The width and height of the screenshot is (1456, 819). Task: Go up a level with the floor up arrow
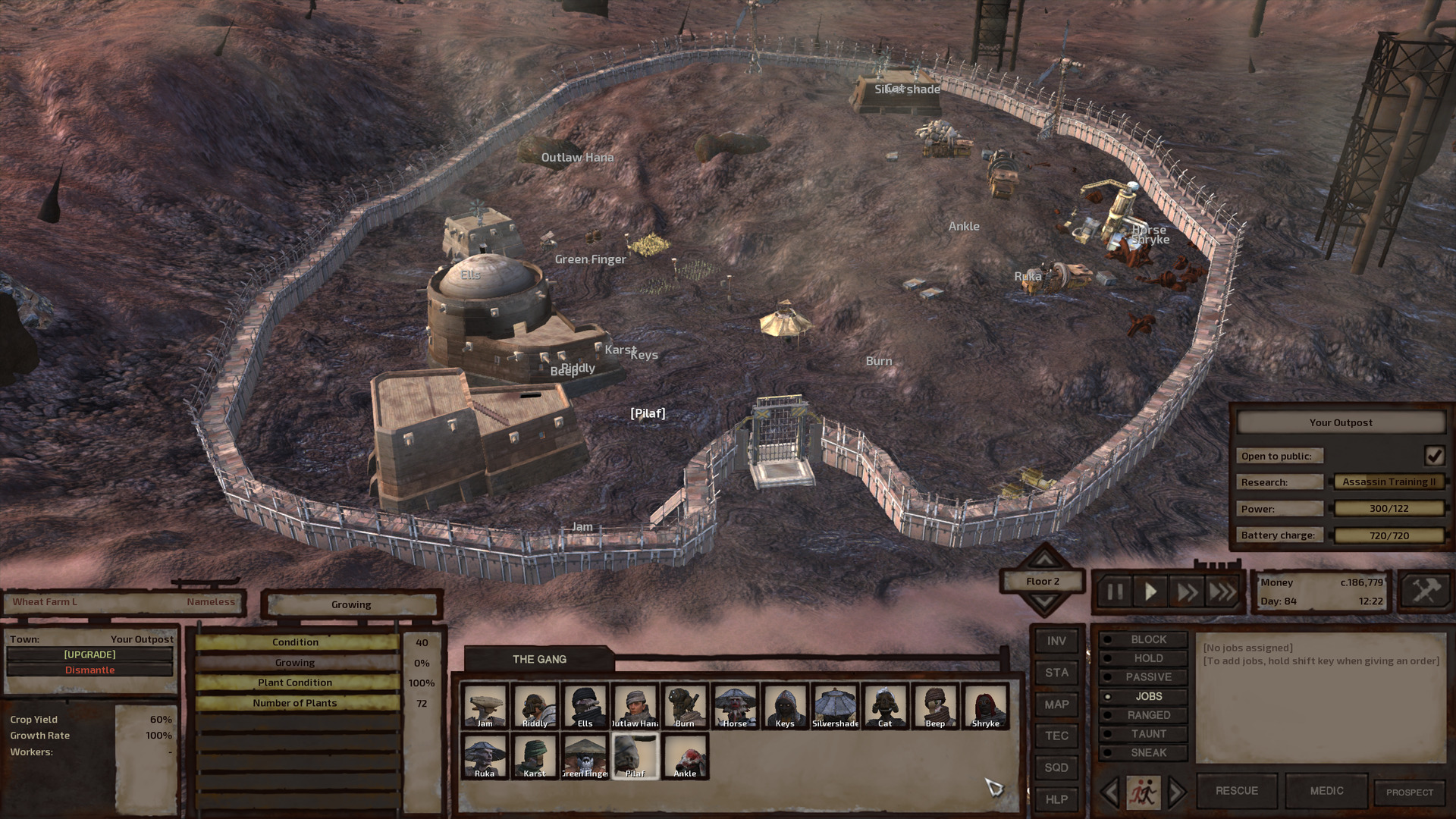tap(1043, 561)
